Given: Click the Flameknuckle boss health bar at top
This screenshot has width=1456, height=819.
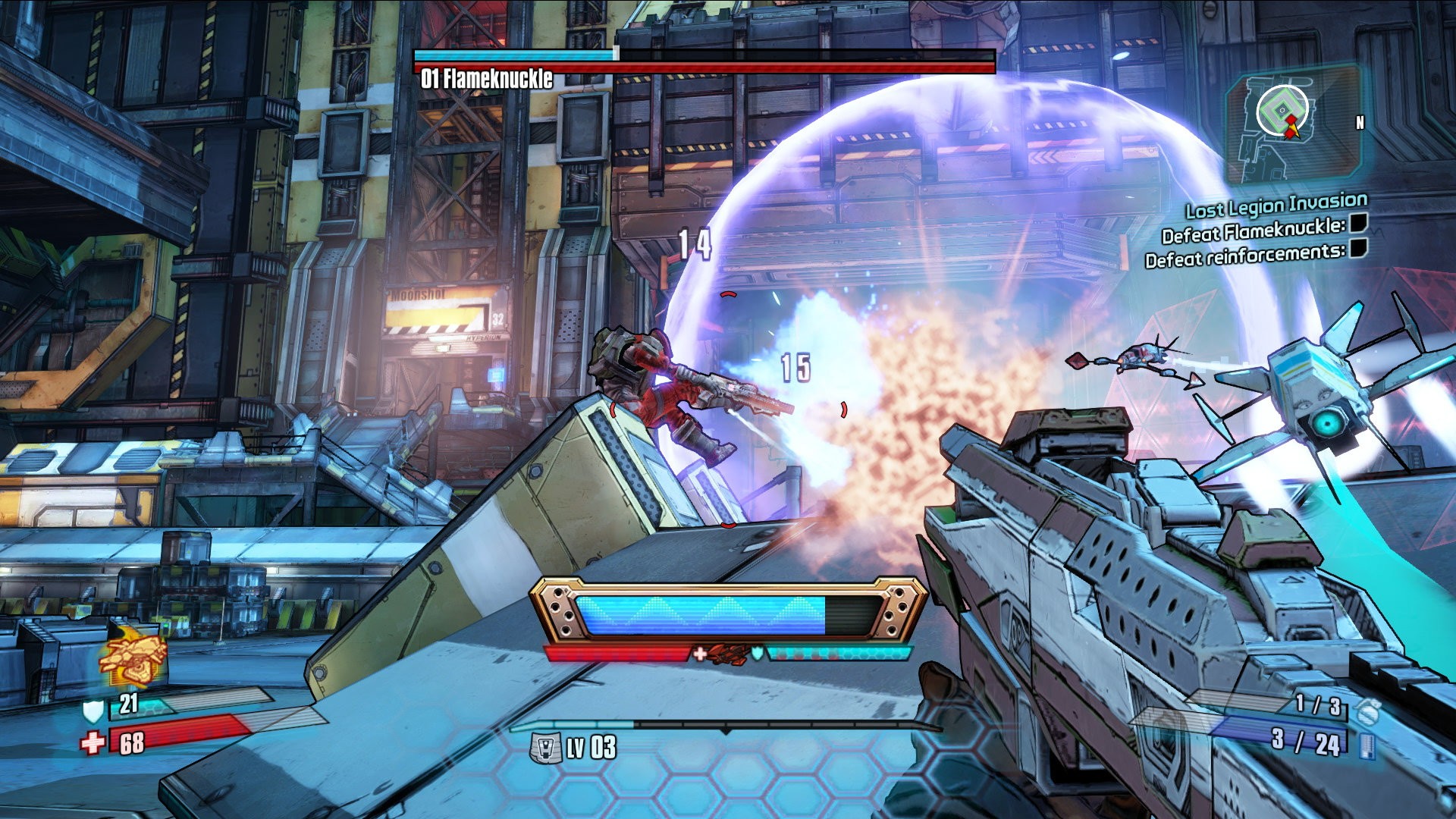Looking at the screenshot, I should tap(705, 68).
